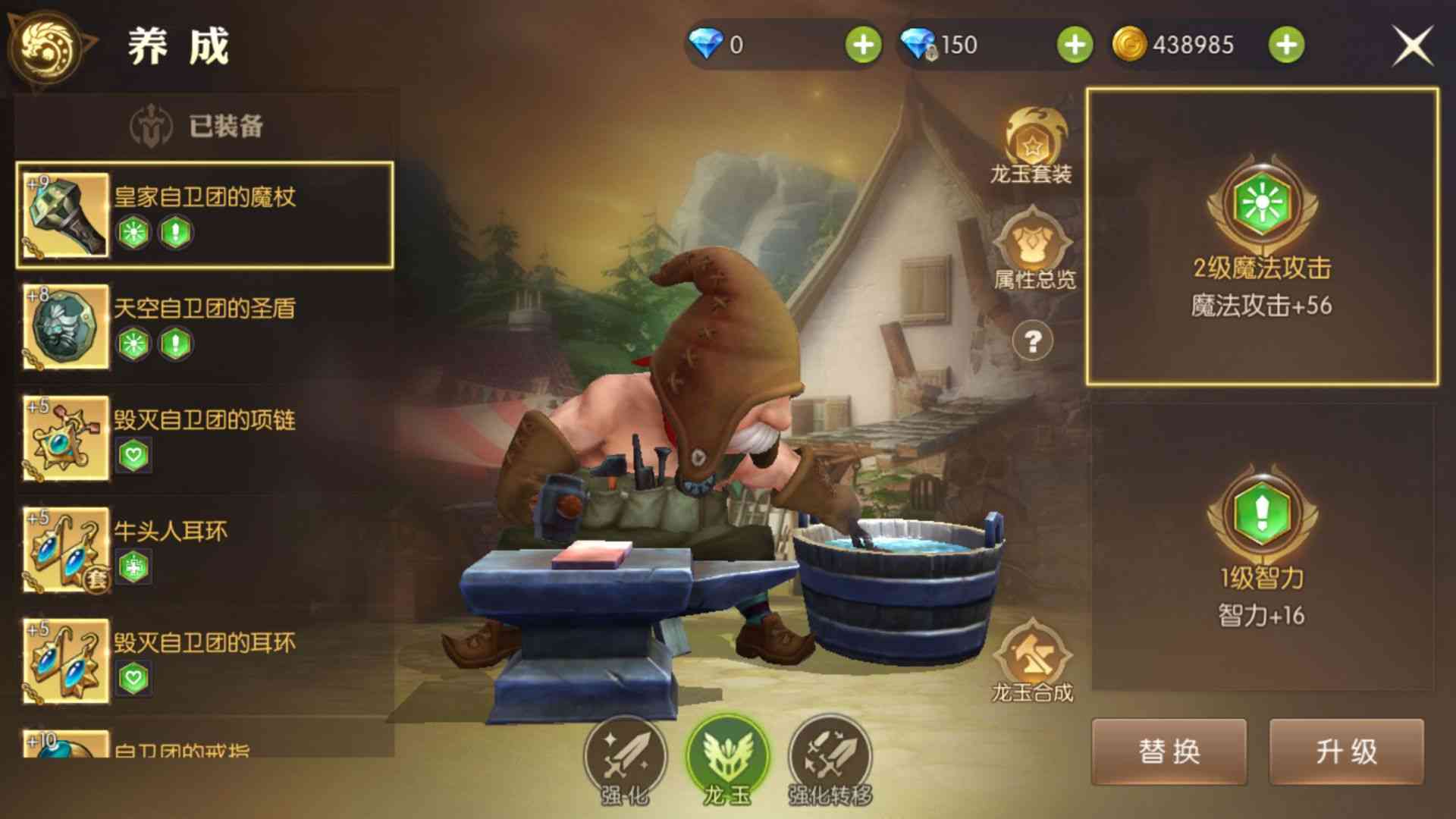This screenshot has height=819, width=1456.
Task: Select the 毁灭自卫团的耳环 earring row
Action: click(205, 661)
